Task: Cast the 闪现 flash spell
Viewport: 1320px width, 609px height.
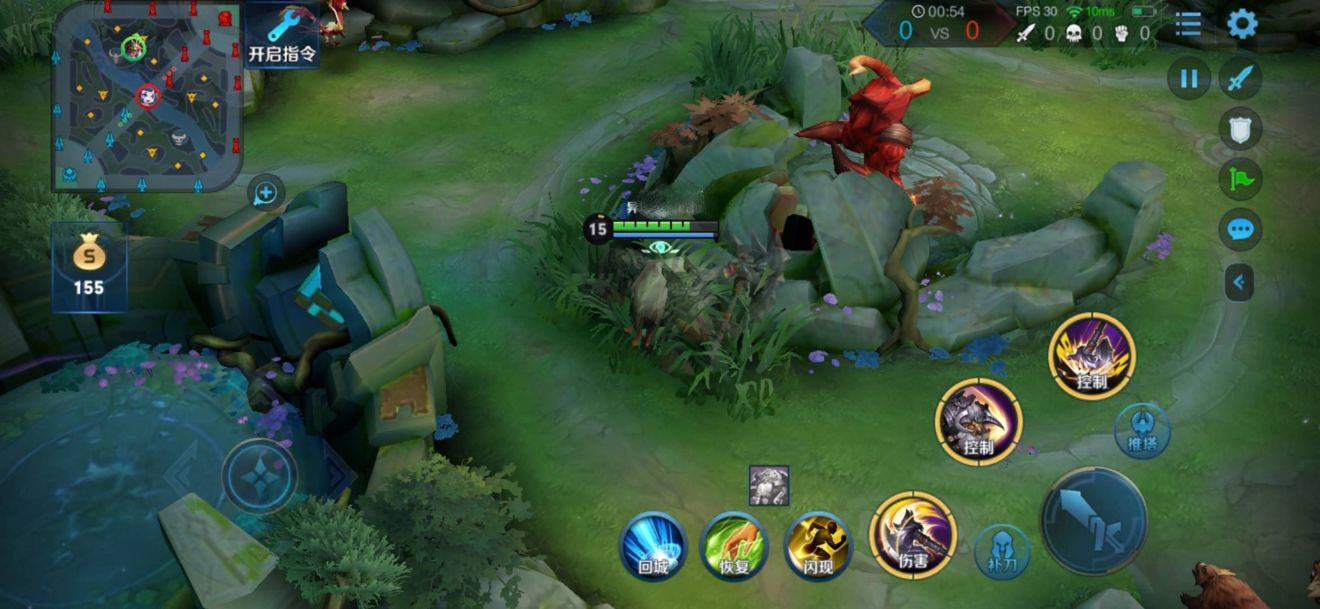Action: pos(818,546)
